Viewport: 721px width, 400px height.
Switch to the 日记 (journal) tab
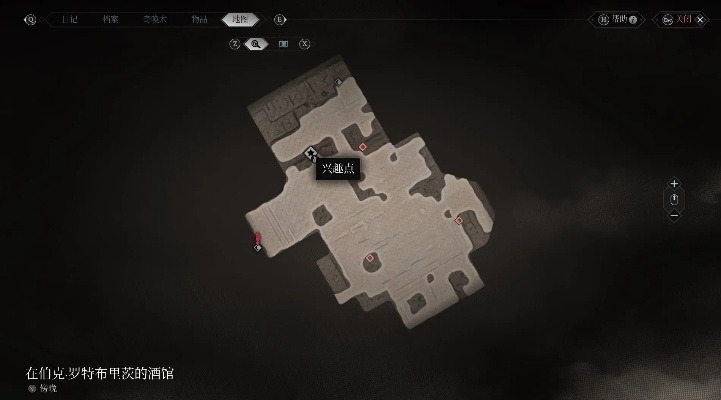69,19
